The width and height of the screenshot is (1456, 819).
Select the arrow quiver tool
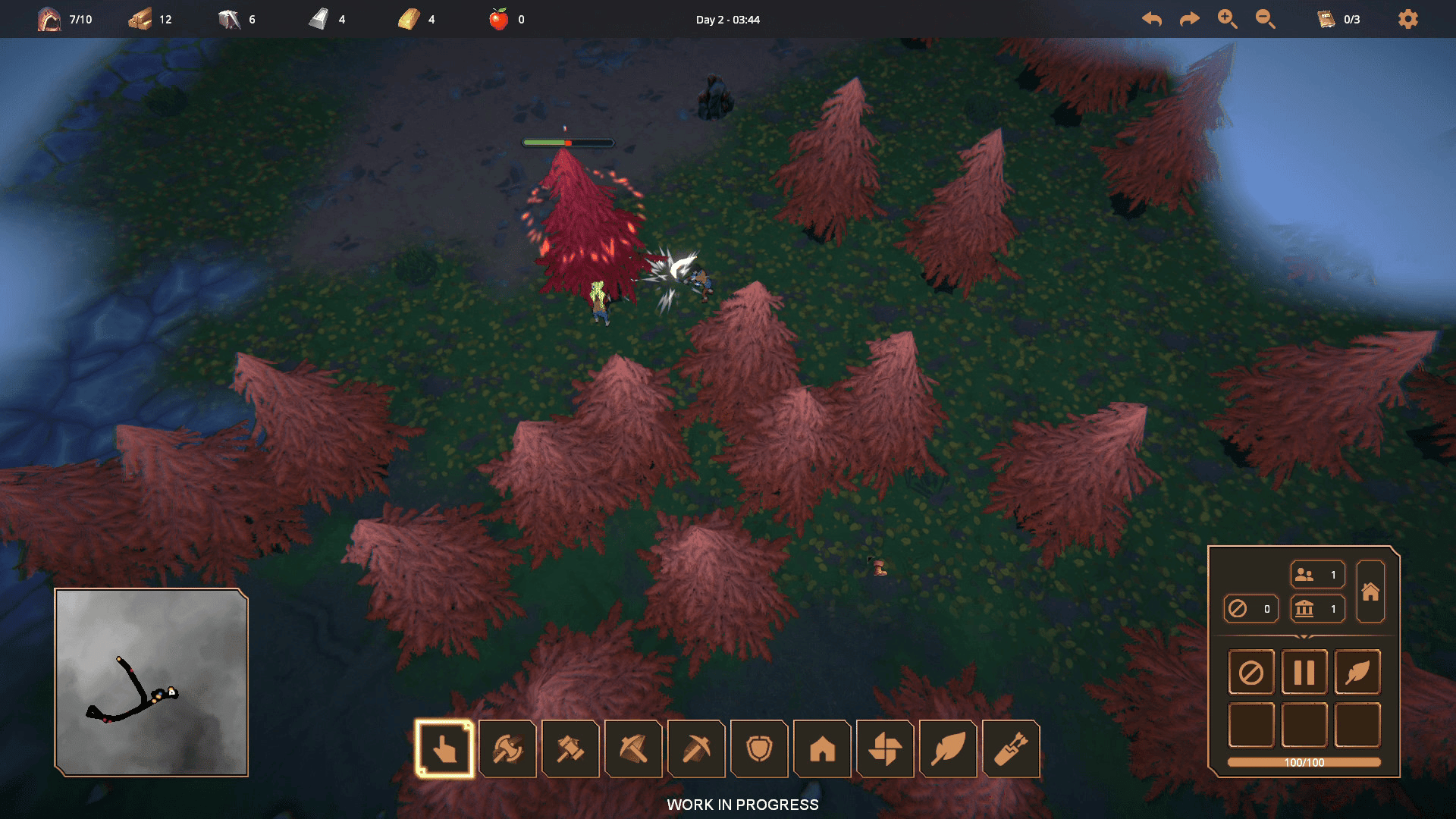click(1011, 749)
